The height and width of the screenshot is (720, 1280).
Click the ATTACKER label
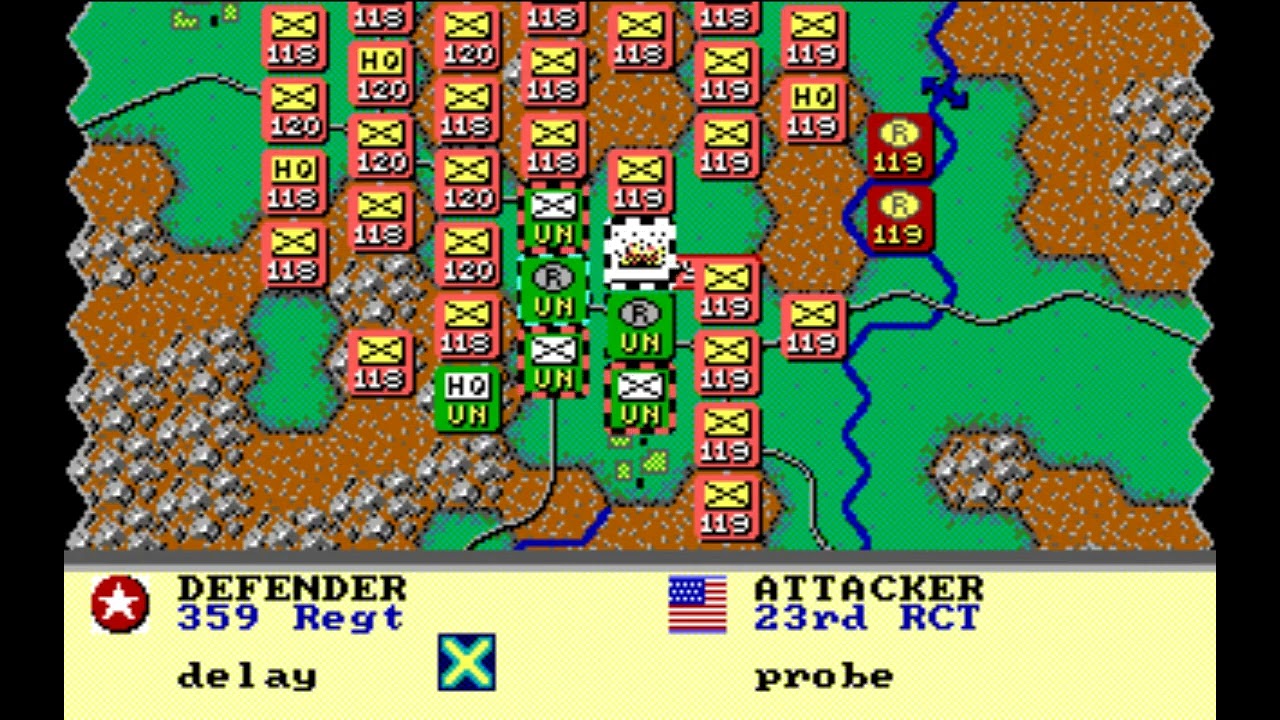pos(868,588)
